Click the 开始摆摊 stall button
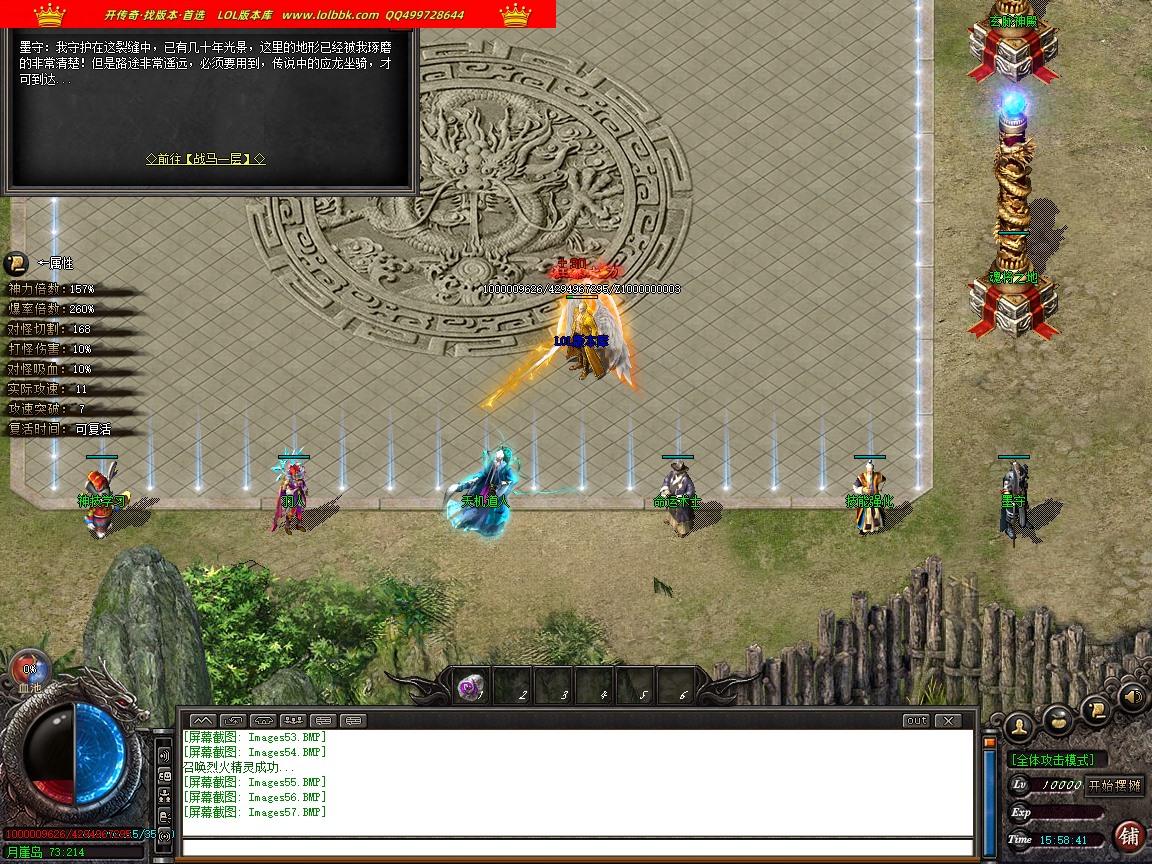 (x=1115, y=785)
